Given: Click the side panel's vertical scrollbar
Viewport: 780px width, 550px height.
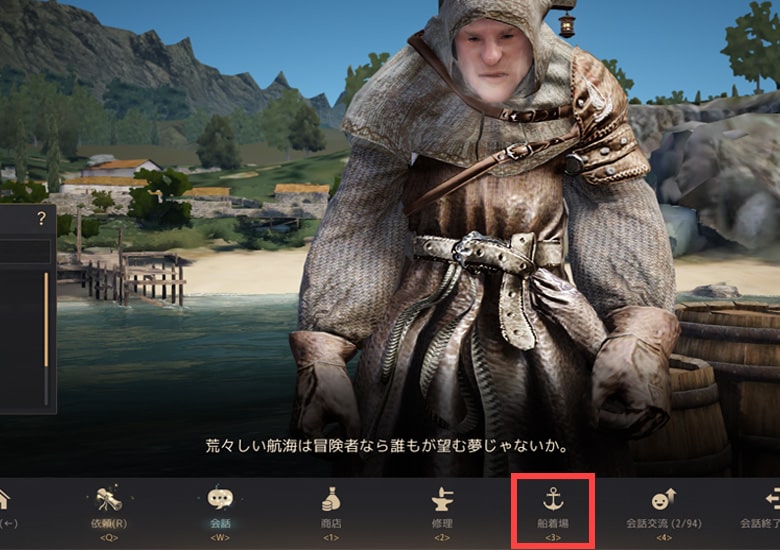Looking at the screenshot, I should 45,320.
